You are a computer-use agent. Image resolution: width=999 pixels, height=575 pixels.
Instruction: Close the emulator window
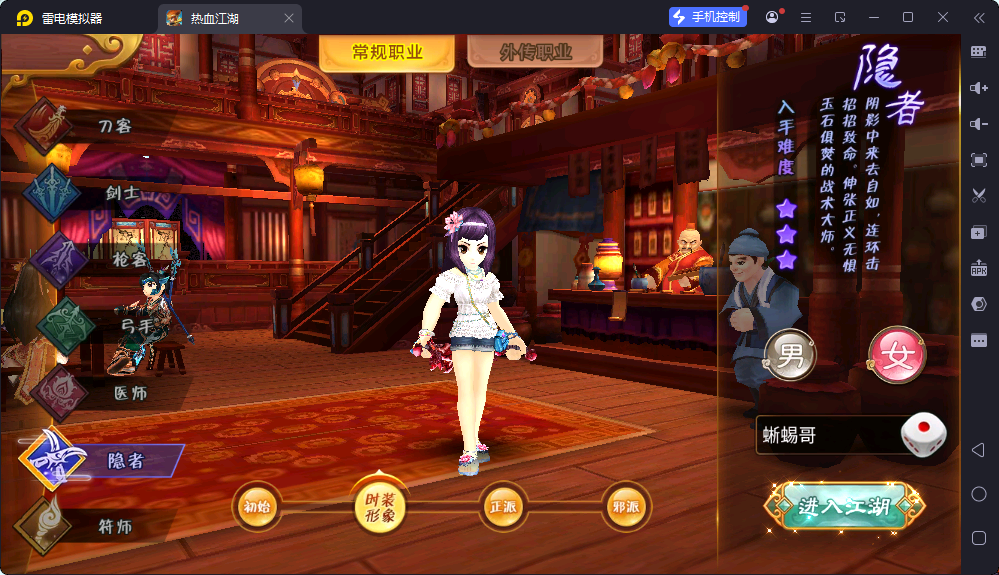coord(943,17)
